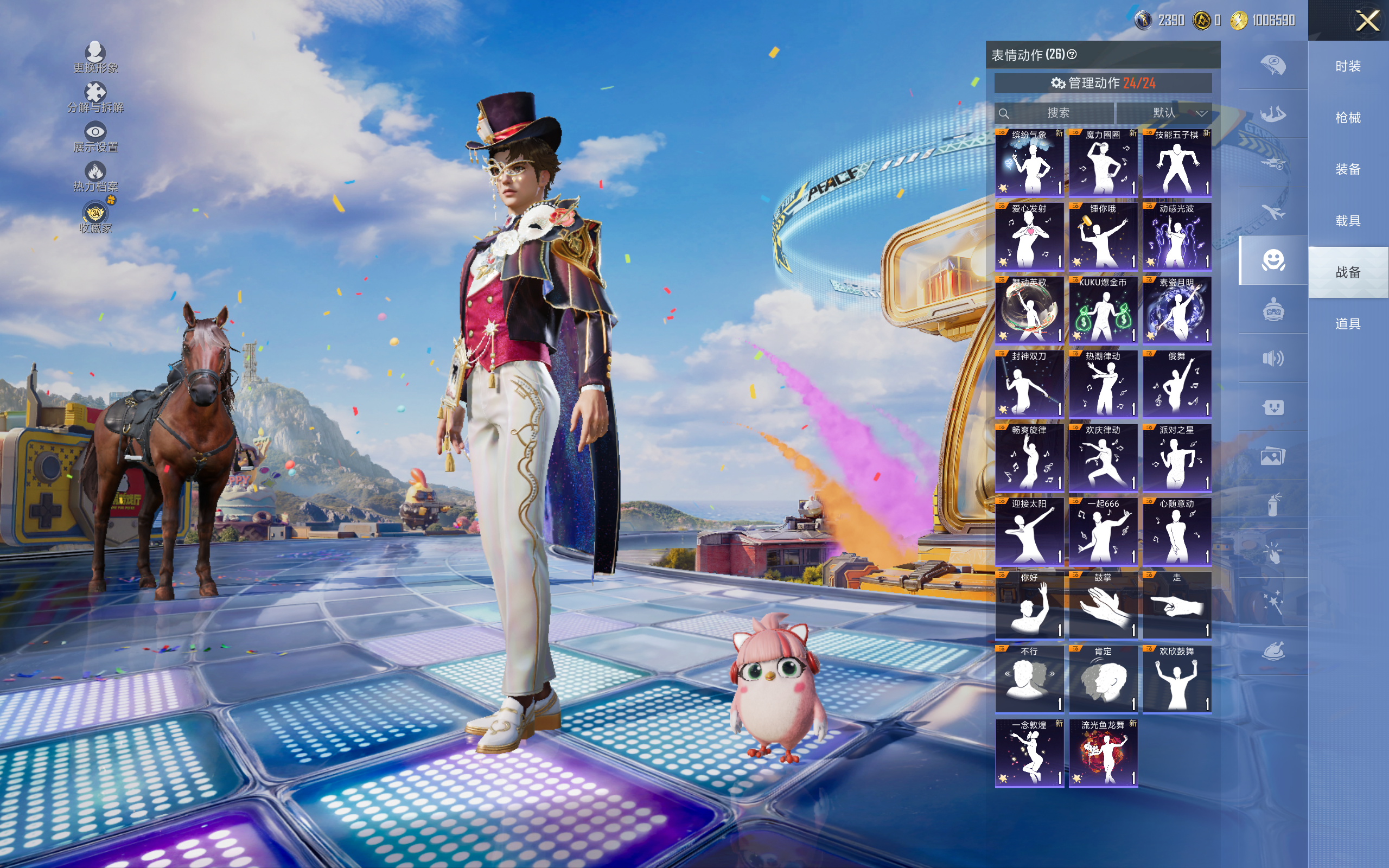Open the 枪械 category
This screenshot has height=868, width=1389.
[1348, 118]
